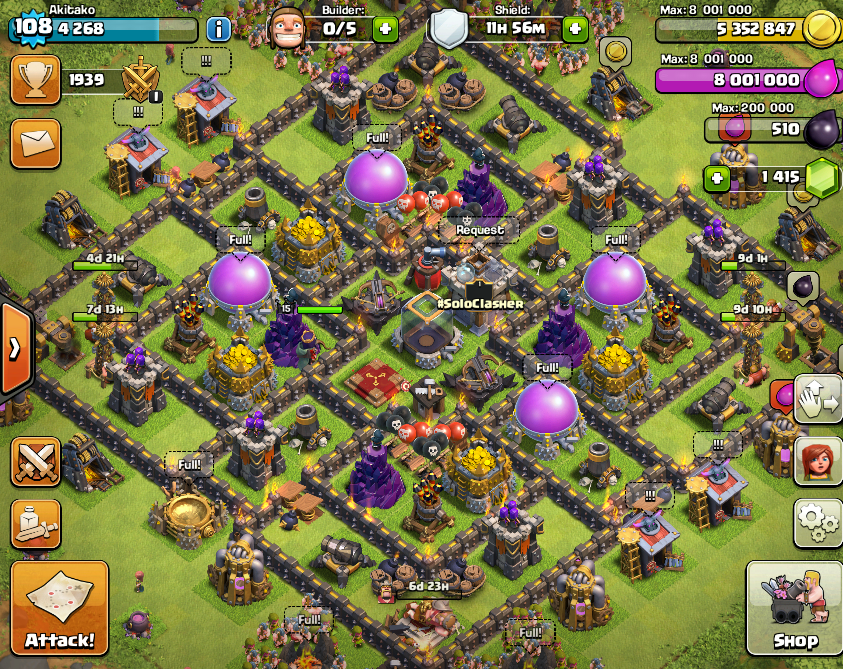The width and height of the screenshot is (843, 669).
Task: Buy gems with the green plus button
Action: tap(716, 178)
